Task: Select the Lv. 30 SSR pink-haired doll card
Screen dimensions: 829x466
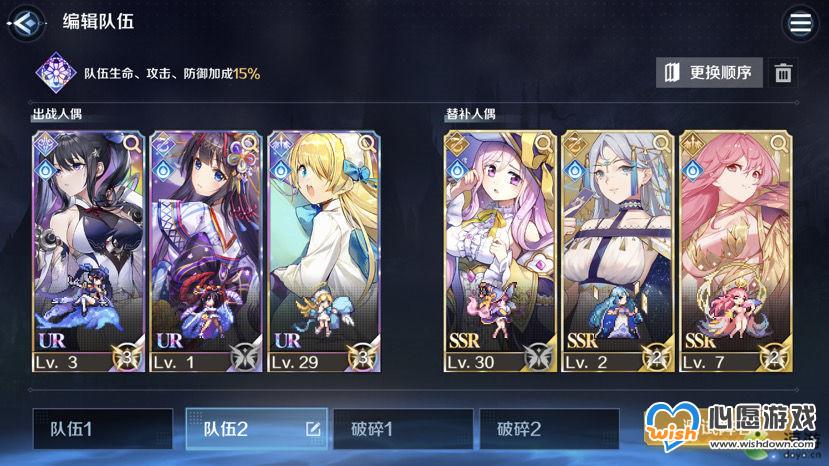Action: (x=499, y=250)
